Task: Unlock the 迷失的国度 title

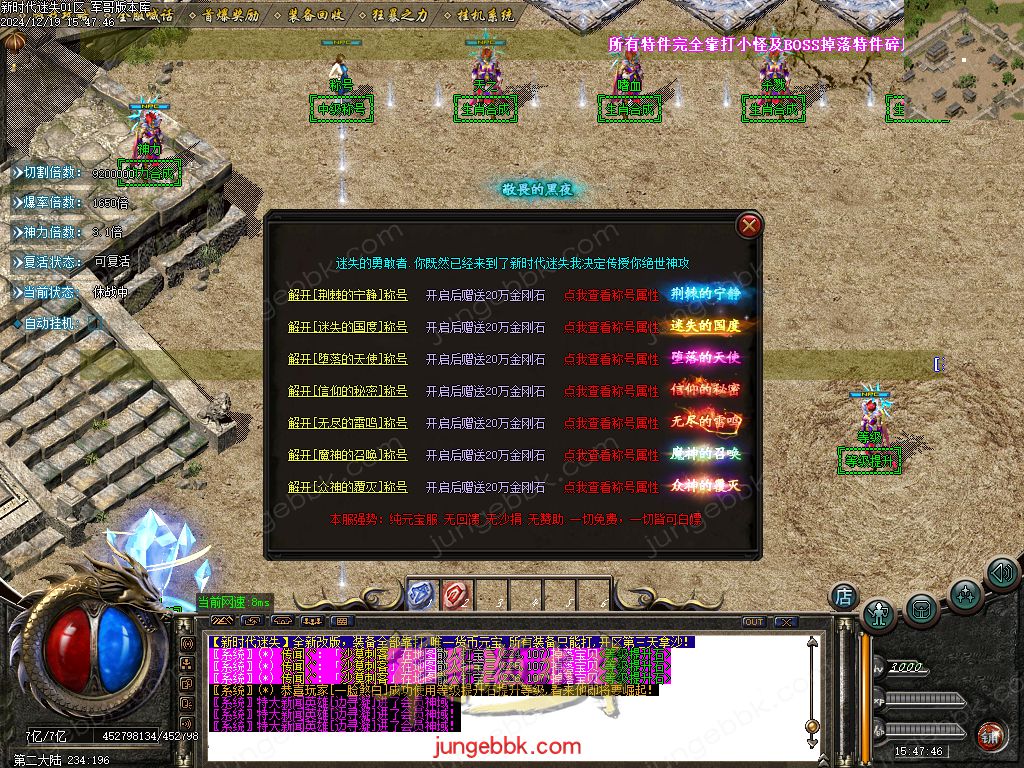Action: pyautogui.click(x=347, y=327)
